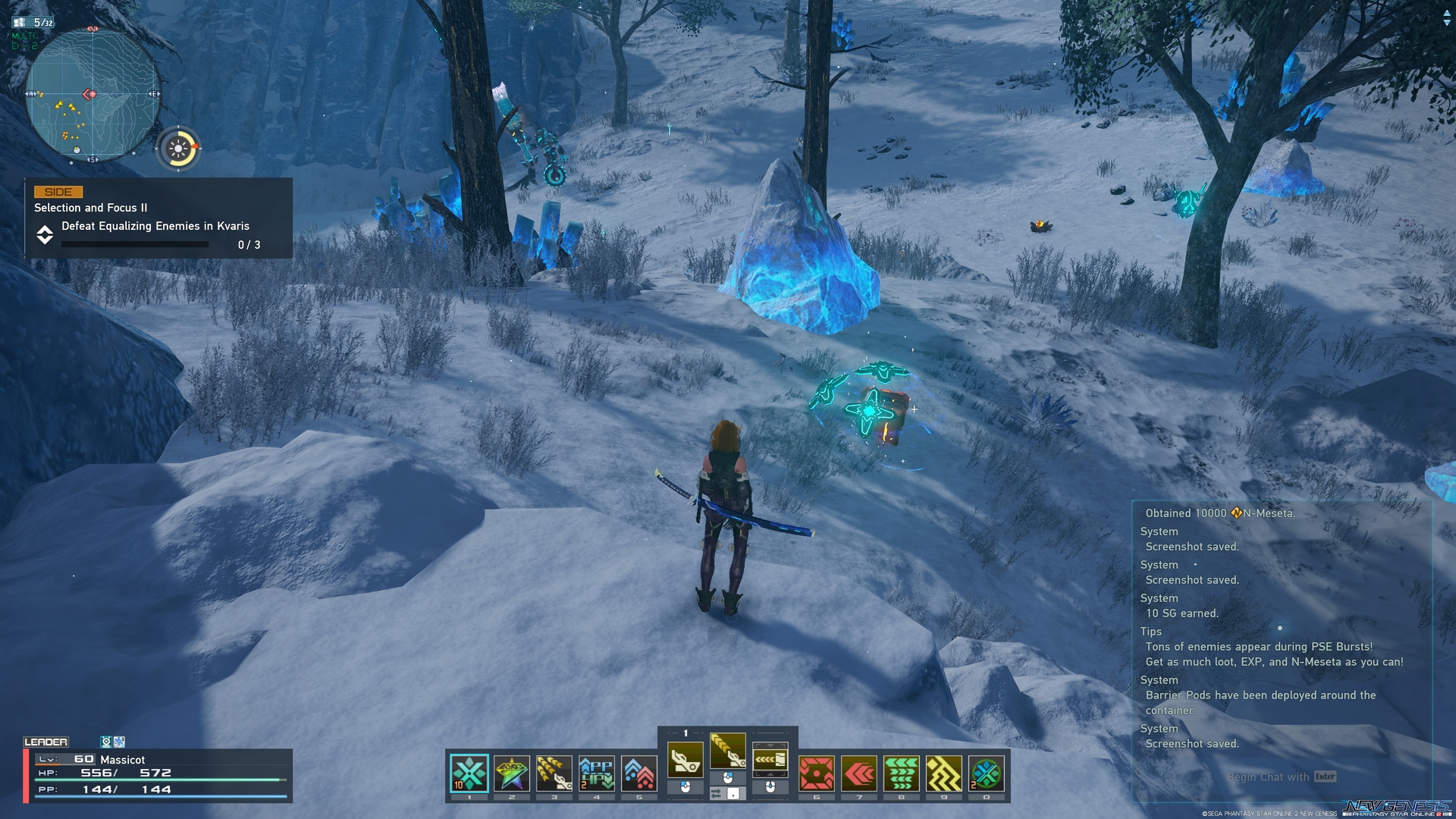
Task: Click the SIDE quest label tab
Action: [x=59, y=192]
